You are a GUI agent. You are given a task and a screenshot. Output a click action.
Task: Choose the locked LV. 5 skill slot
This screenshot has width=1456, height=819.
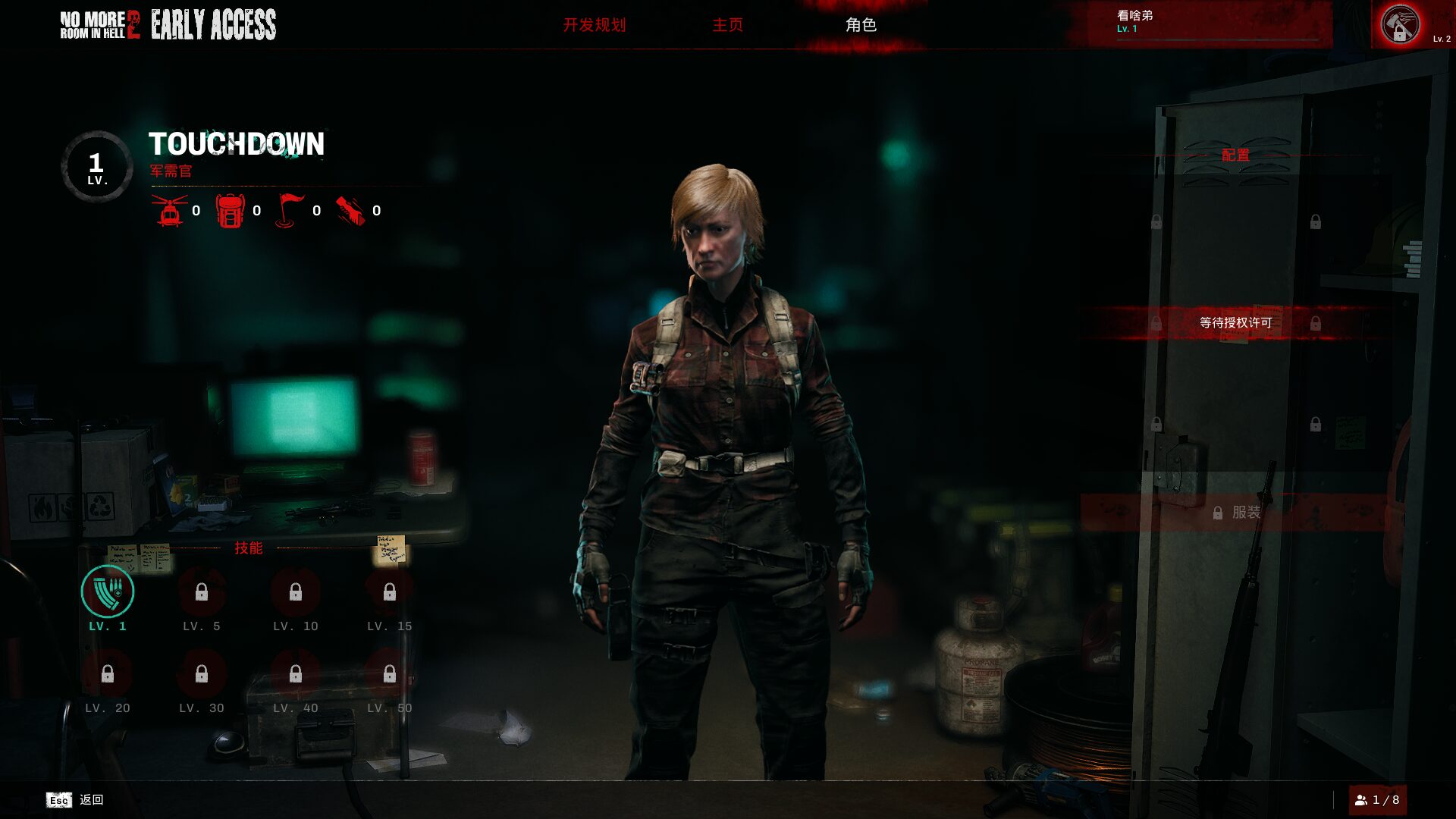202,592
